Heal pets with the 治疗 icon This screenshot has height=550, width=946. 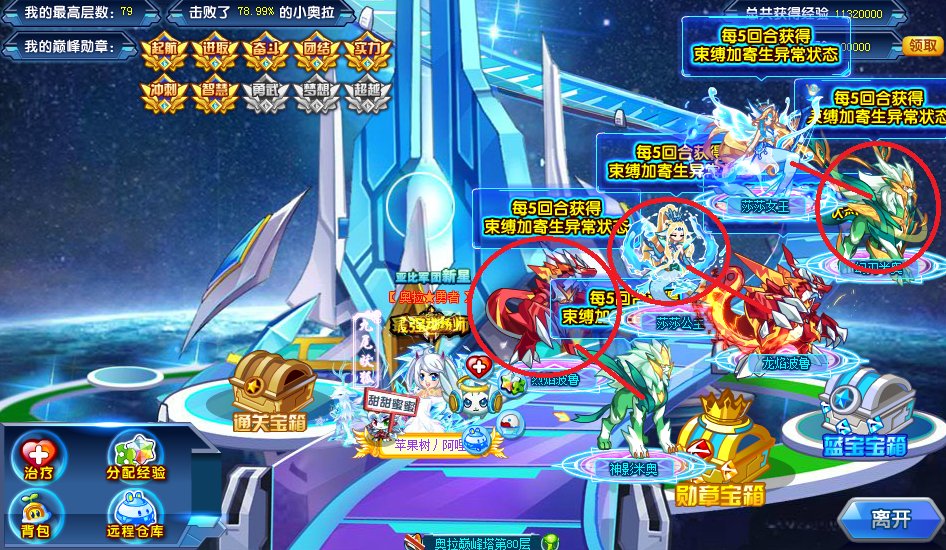38,458
